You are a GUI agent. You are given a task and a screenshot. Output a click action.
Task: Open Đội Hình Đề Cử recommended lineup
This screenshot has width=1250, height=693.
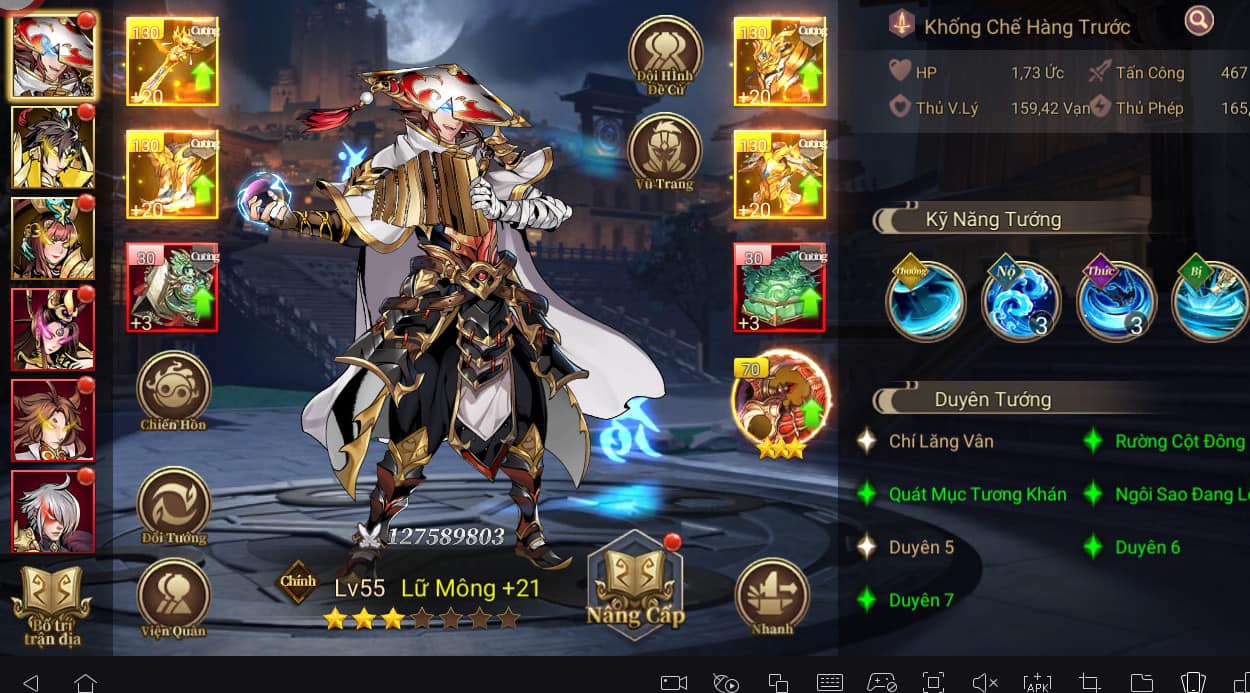pos(664,53)
